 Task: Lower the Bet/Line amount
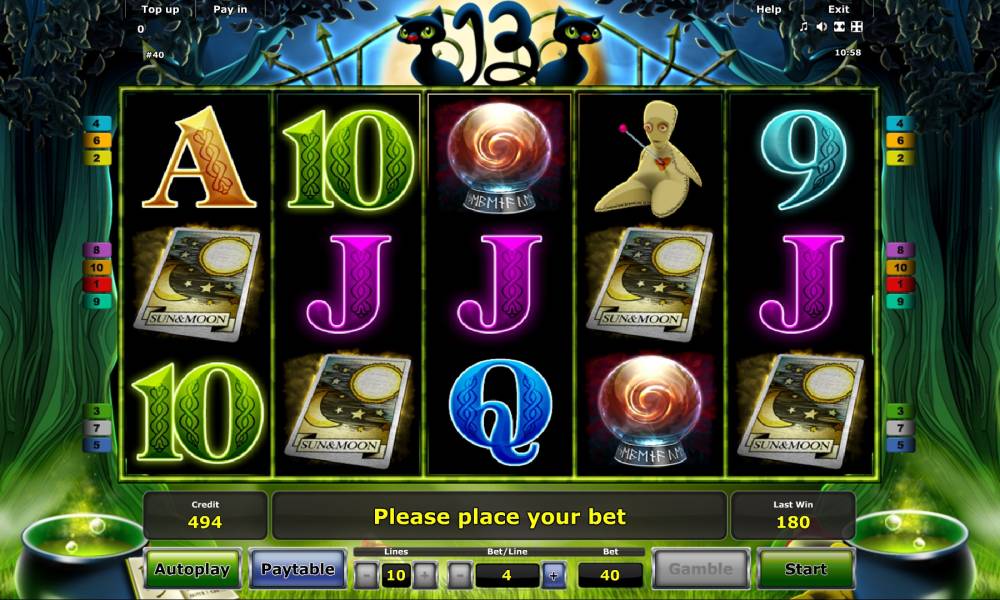coord(459,575)
